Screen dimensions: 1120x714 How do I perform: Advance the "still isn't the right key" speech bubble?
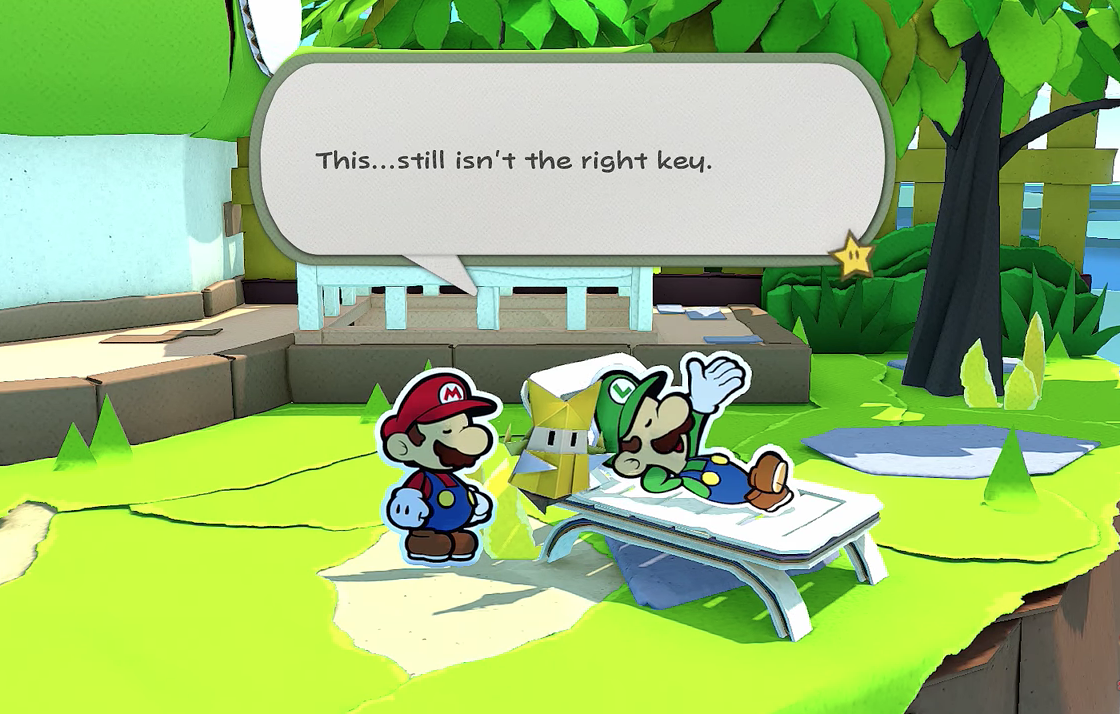(x=570, y=160)
